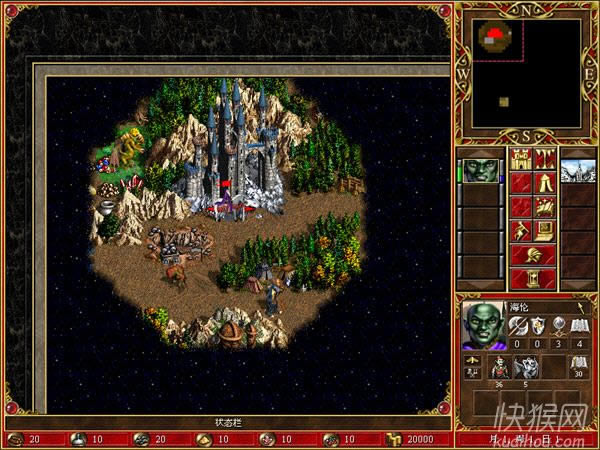Screen dimensions: 600x450
Task: Open the Kingdom Overview castle button
Action: [x=521, y=159]
